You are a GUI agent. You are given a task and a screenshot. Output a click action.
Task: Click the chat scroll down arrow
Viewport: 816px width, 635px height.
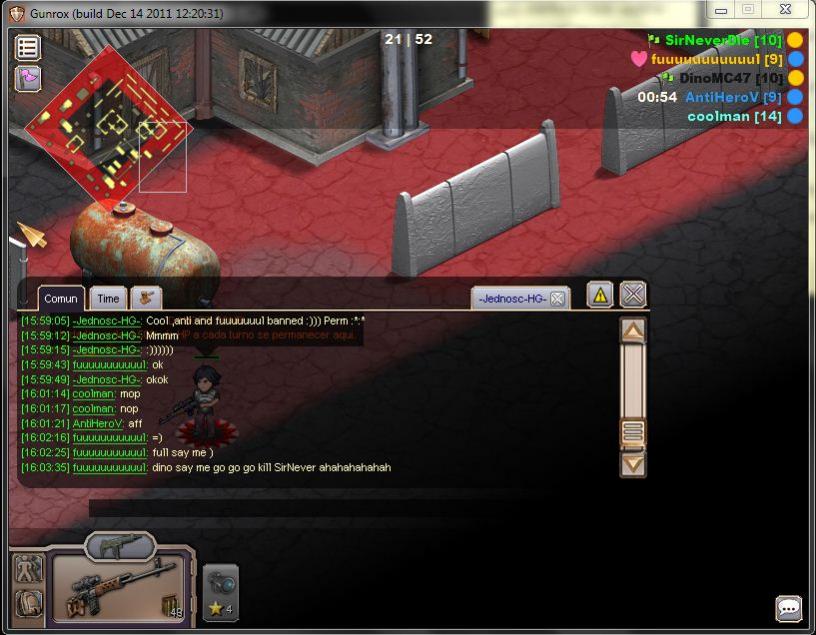[633, 464]
